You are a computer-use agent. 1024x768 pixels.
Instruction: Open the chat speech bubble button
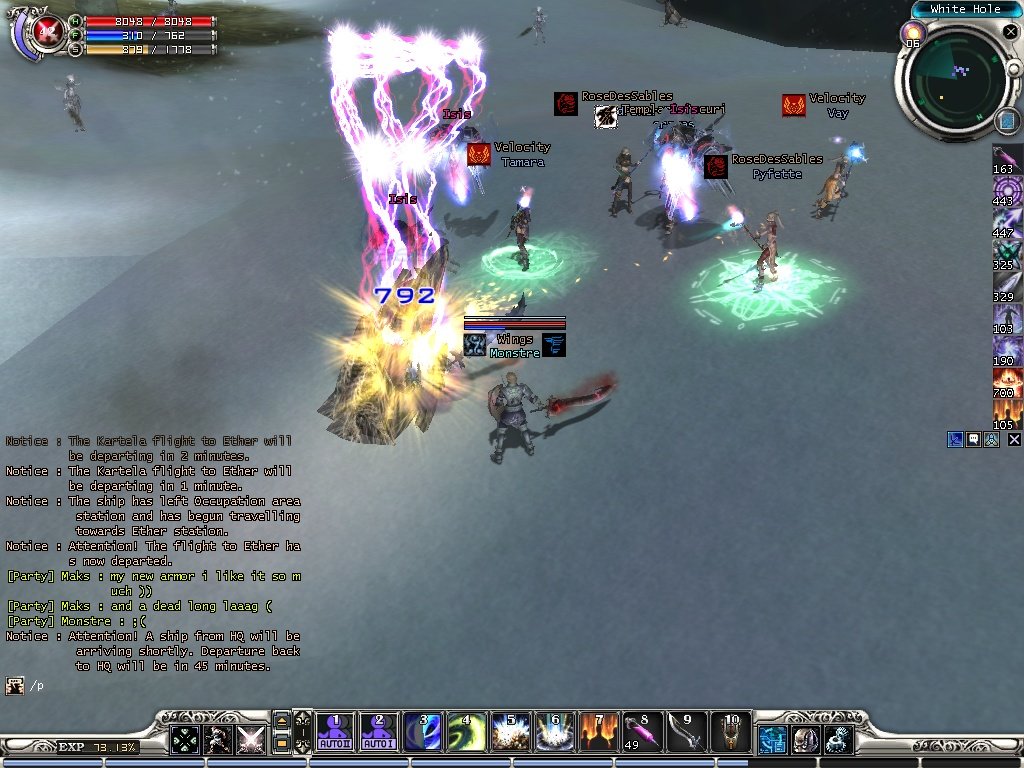click(x=973, y=439)
